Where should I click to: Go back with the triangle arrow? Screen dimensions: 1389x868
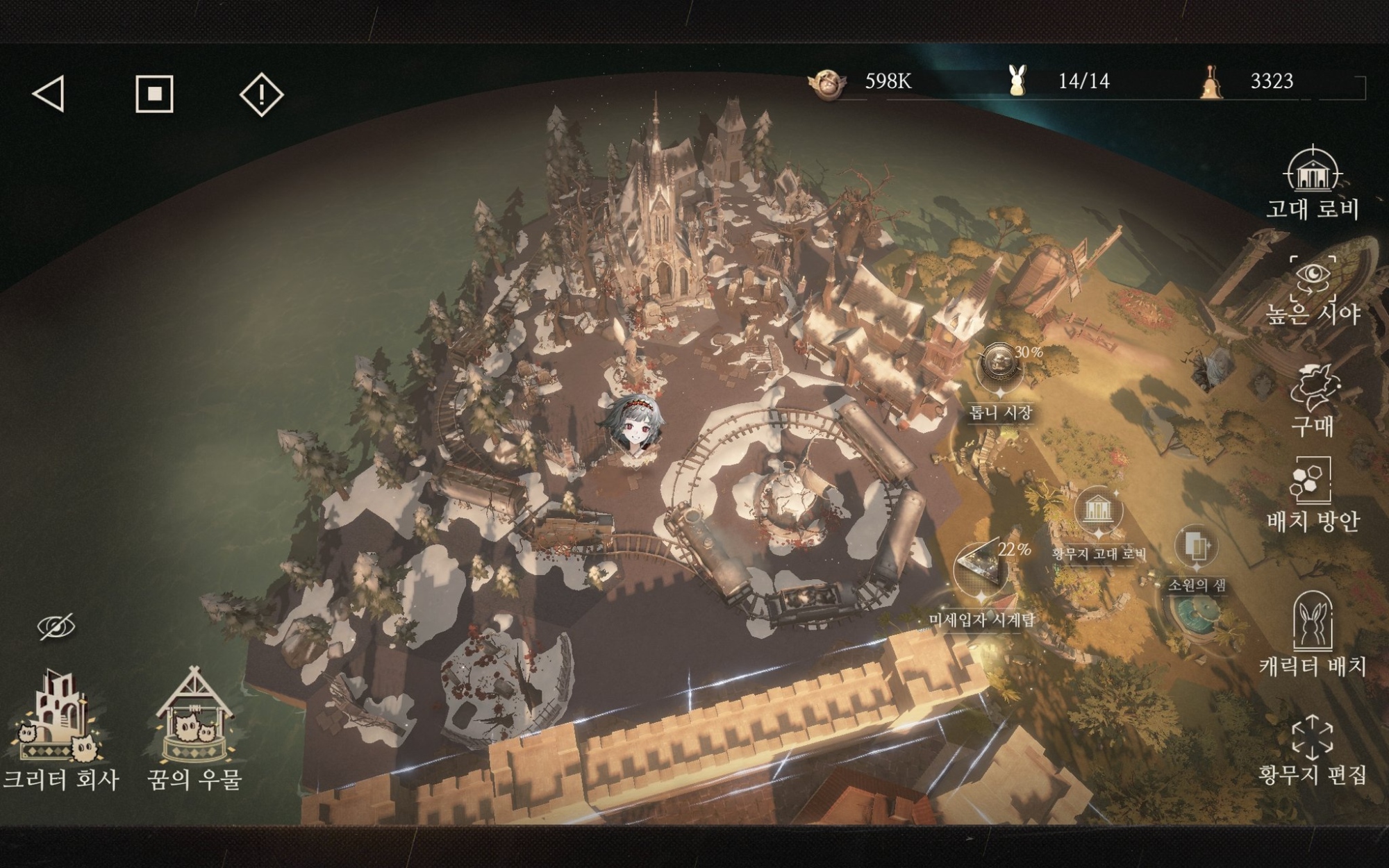[x=49, y=94]
